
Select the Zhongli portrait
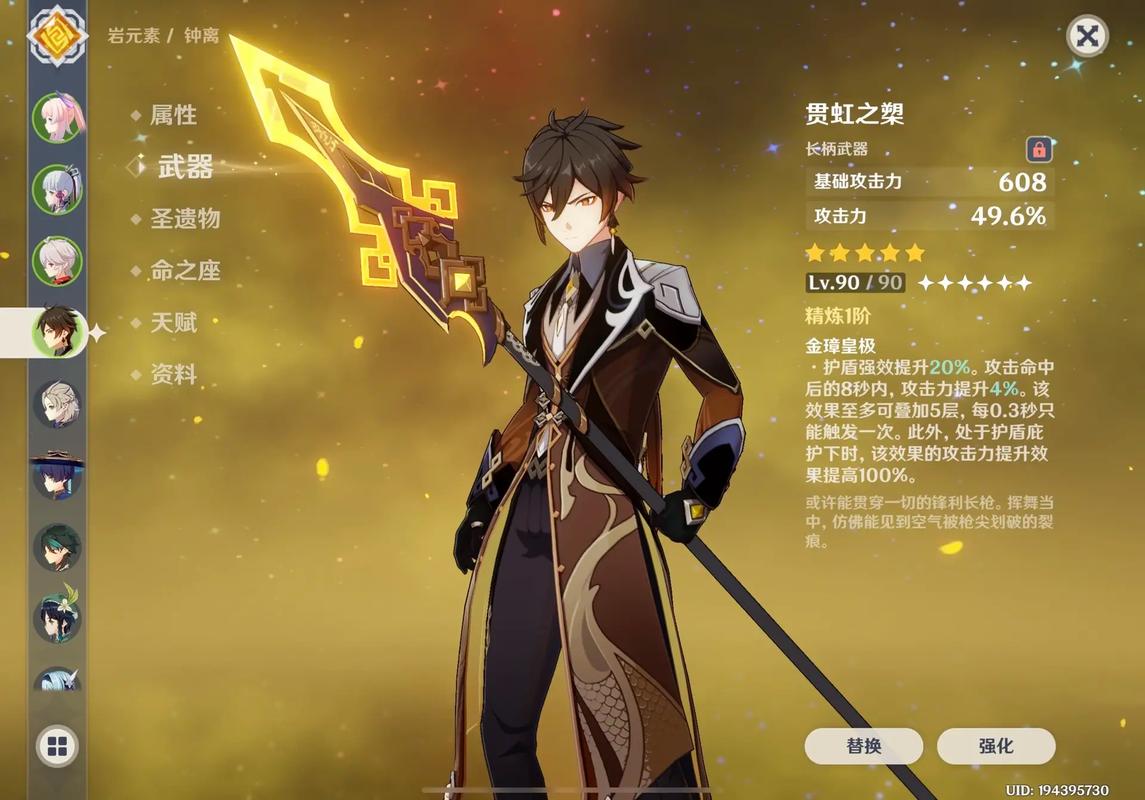pyautogui.click(x=58, y=332)
